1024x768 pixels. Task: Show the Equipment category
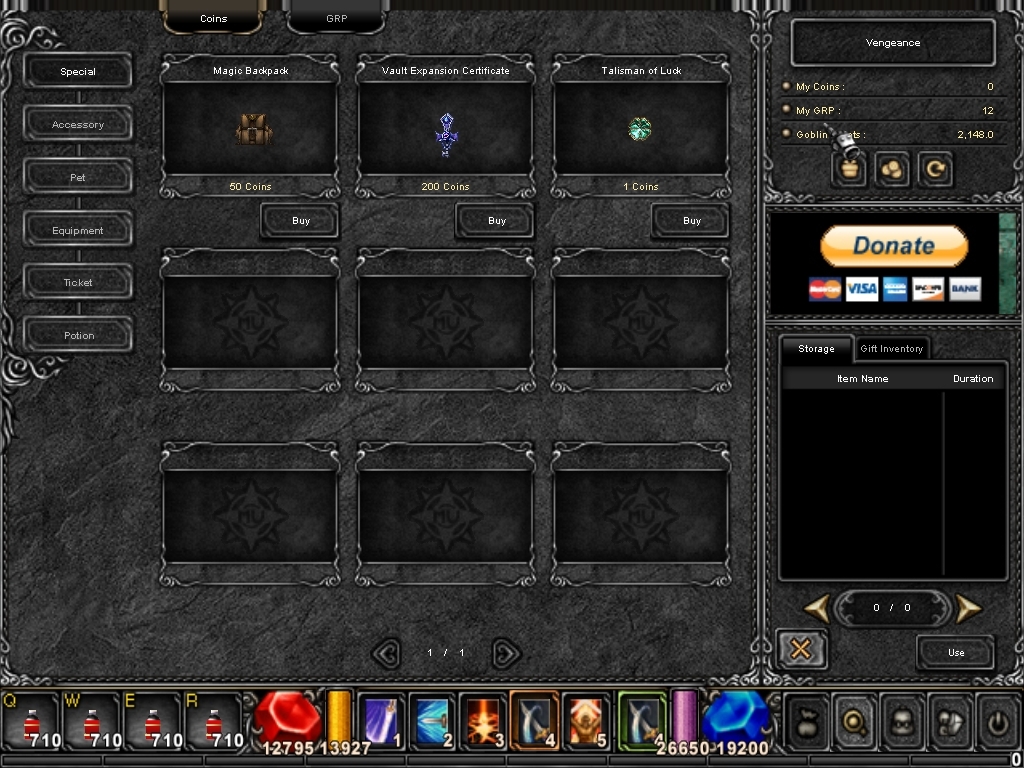(x=78, y=231)
